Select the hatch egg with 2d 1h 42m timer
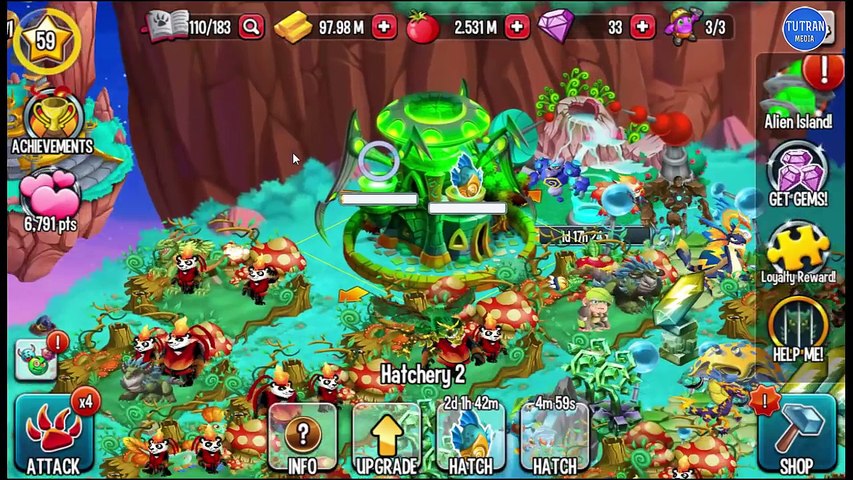 click(470, 438)
